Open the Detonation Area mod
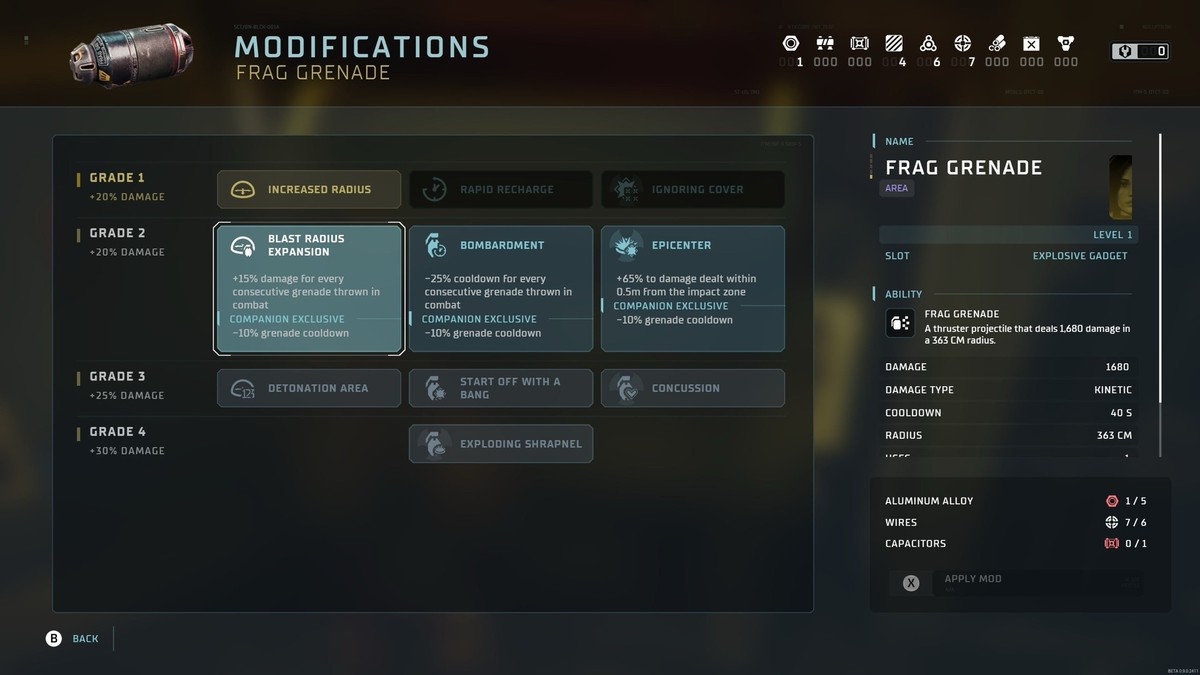 click(x=309, y=388)
